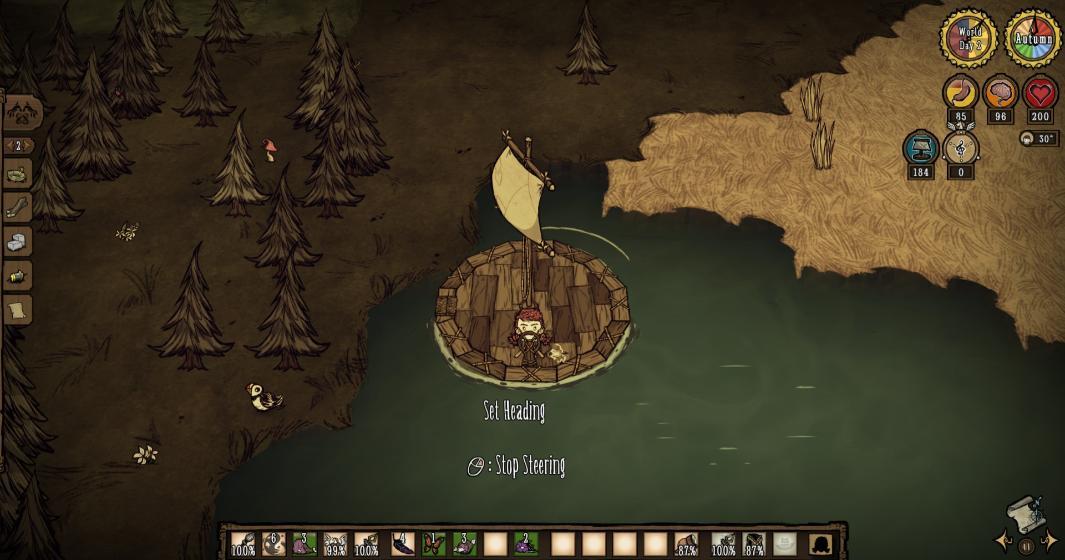
Task: Click the World Day clock badge
Action: tap(969, 40)
